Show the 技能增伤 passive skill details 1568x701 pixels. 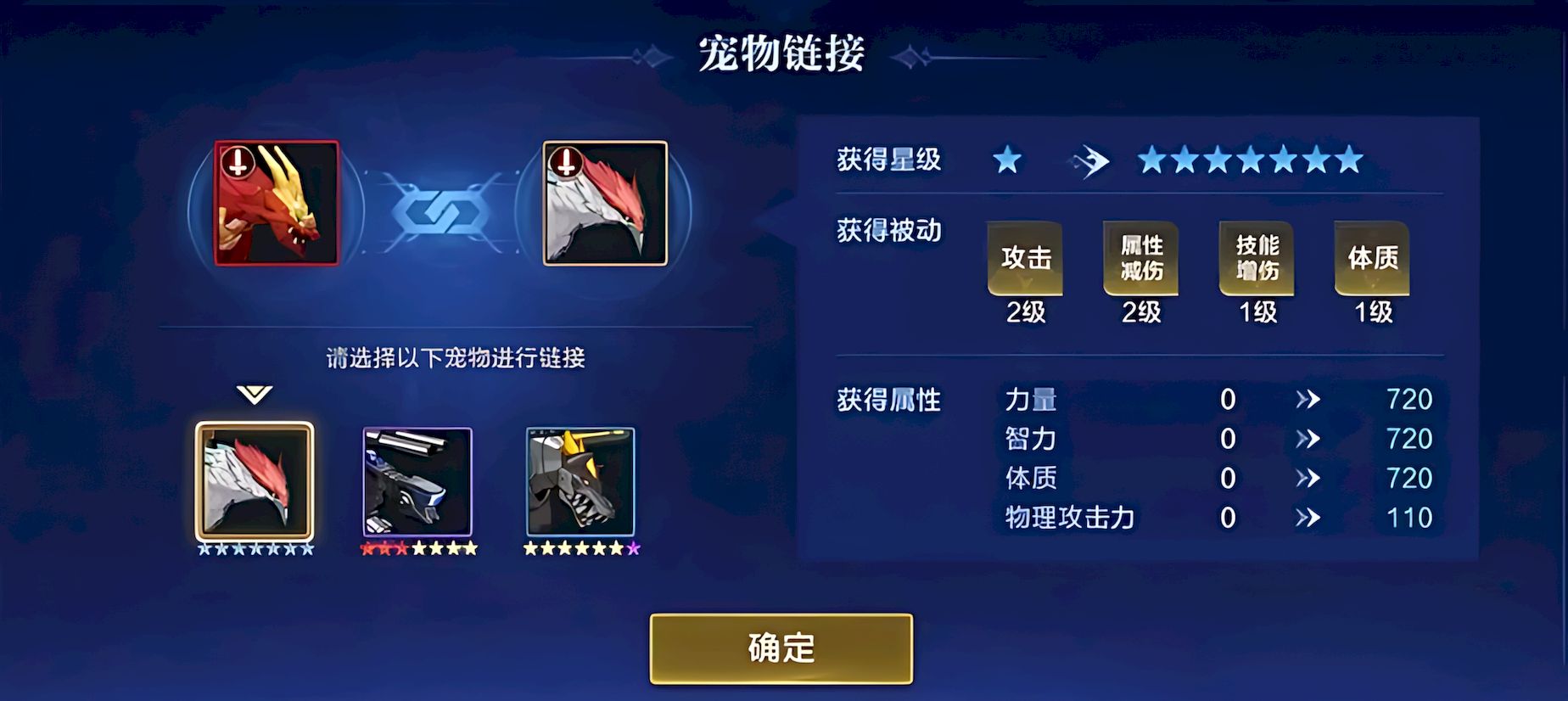[x=1257, y=259]
